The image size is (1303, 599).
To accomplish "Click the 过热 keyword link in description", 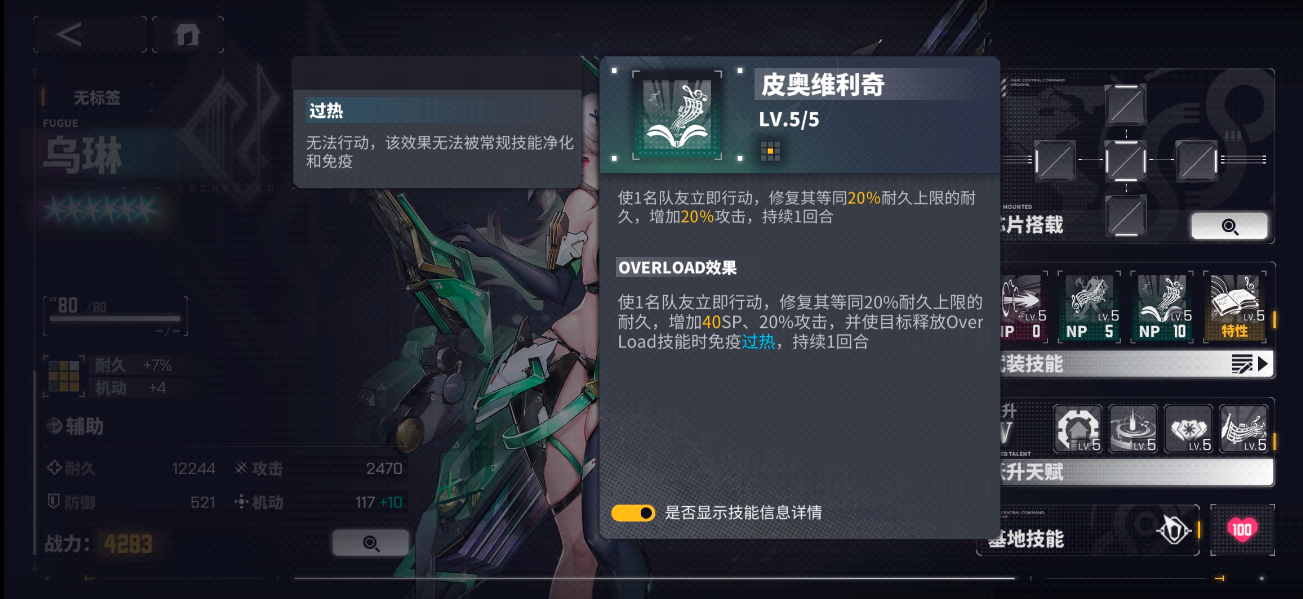I will (x=758, y=342).
